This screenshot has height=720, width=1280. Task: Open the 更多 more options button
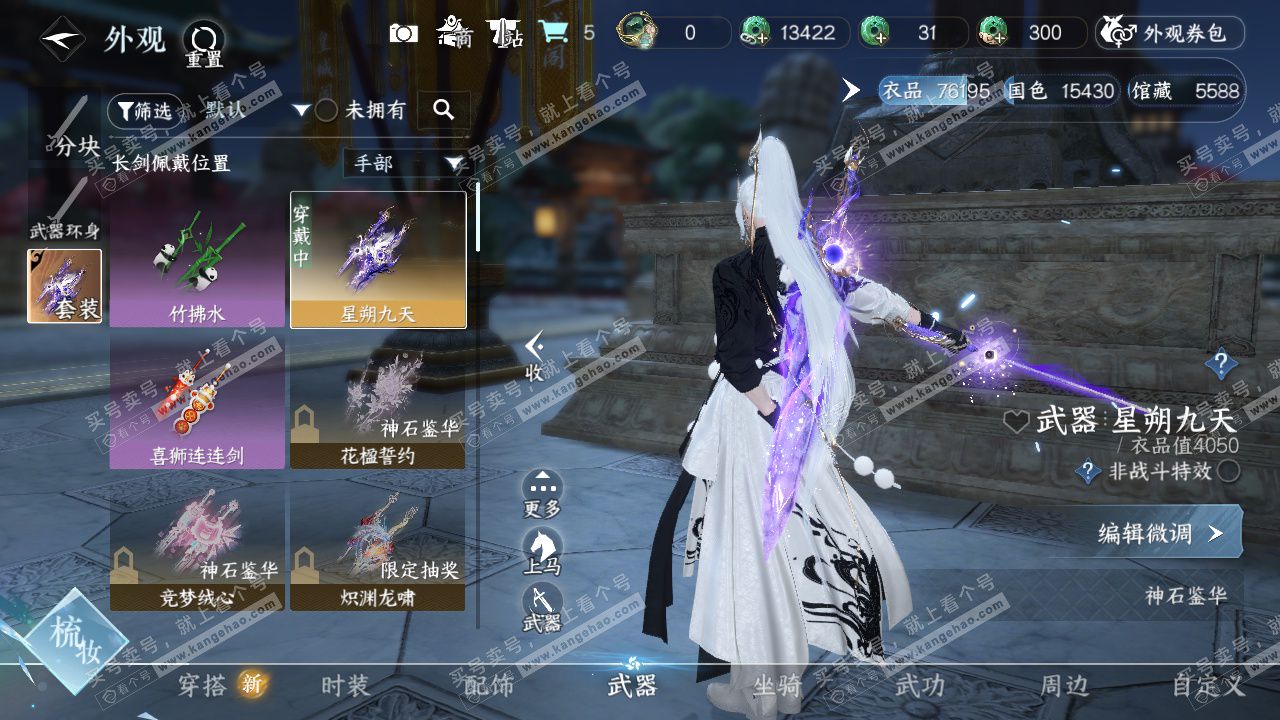(542, 494)
